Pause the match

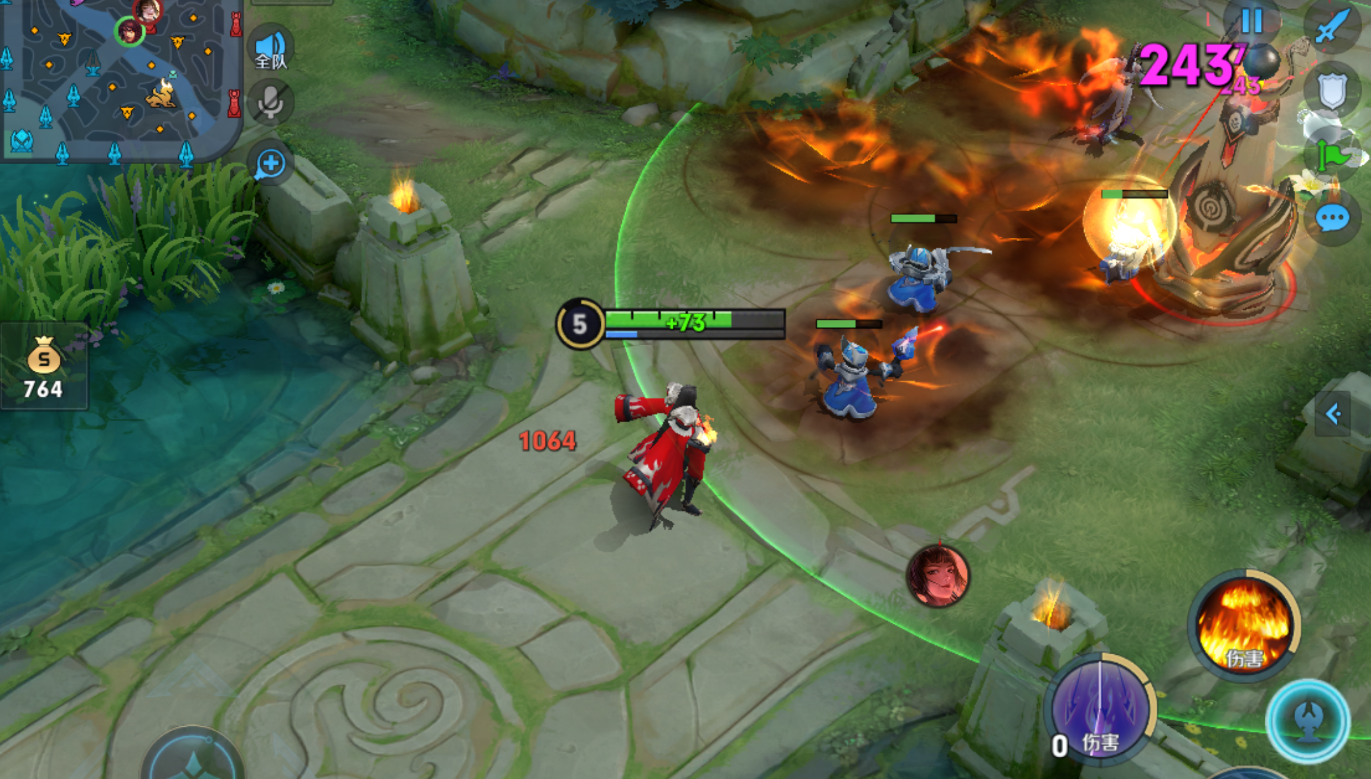click(1251, 21)
